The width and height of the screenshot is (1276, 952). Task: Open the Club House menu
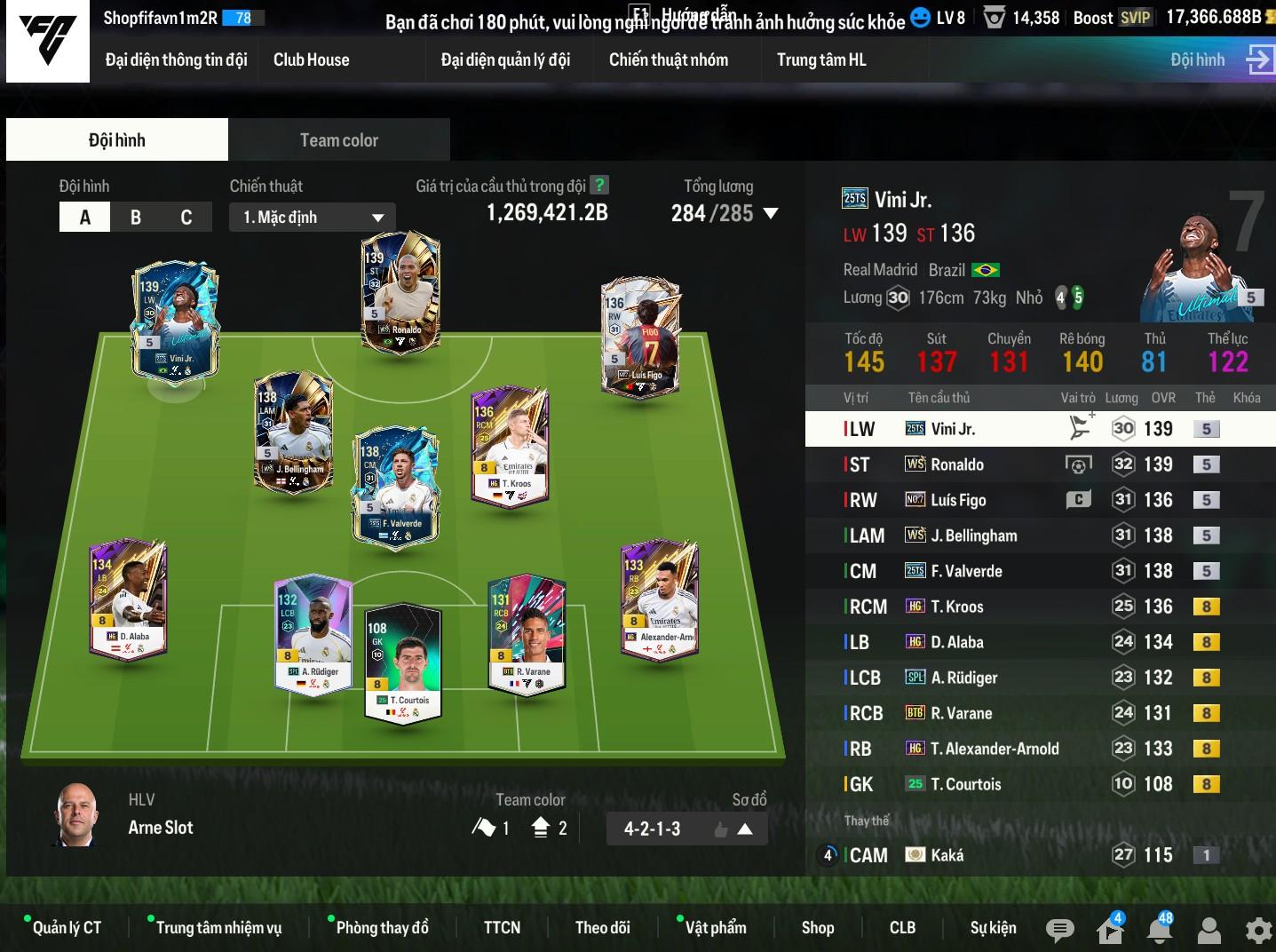coord(311,59)
